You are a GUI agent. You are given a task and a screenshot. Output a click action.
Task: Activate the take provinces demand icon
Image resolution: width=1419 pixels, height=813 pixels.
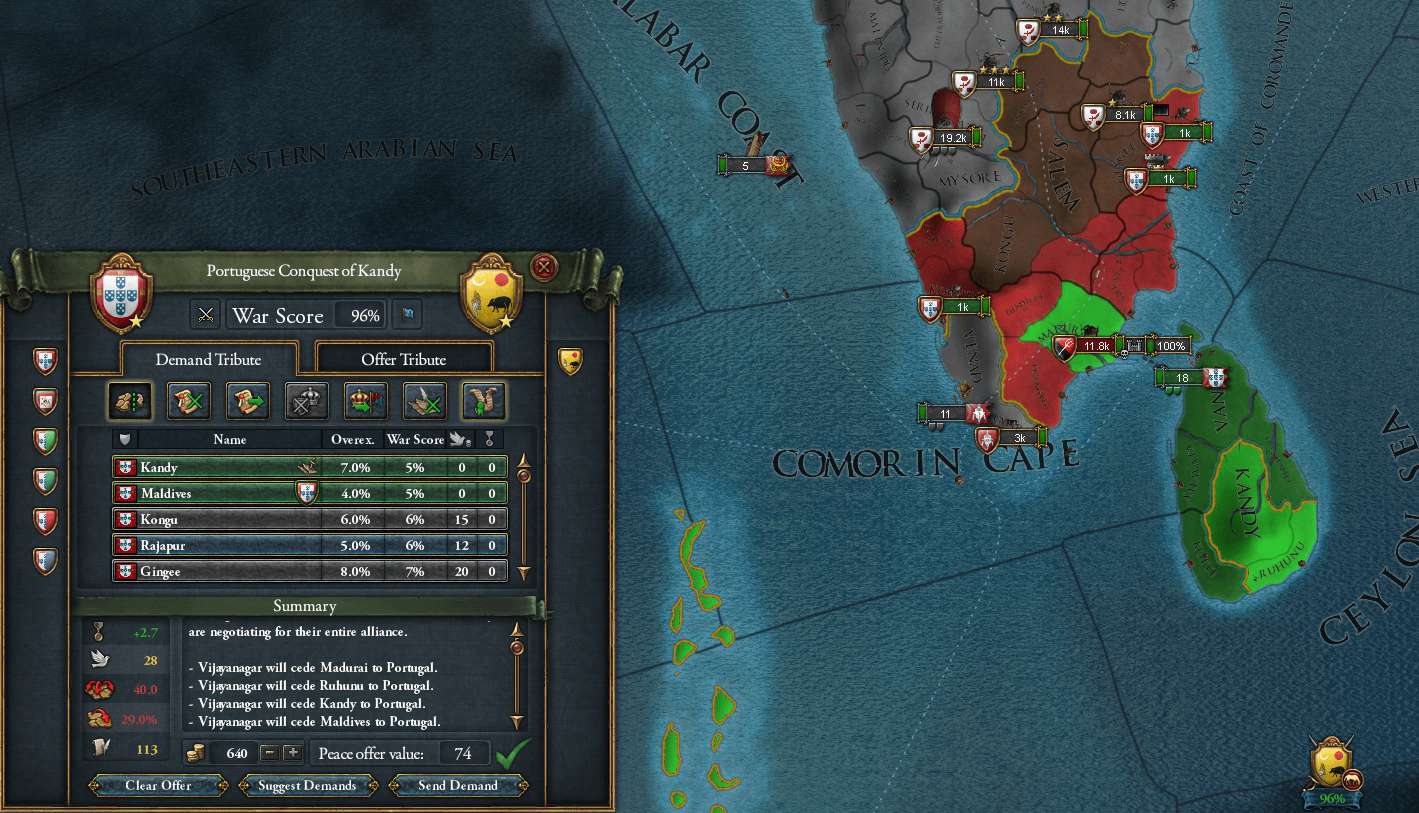(x=130, y=401)
